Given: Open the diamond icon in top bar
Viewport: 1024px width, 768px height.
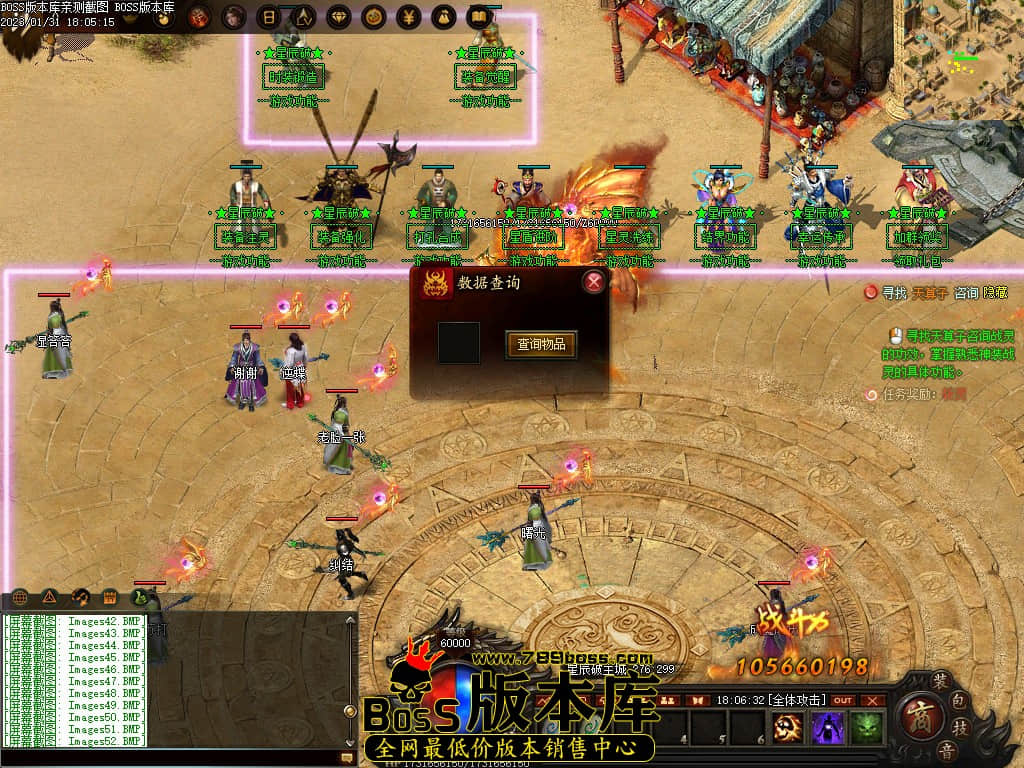Looking at the screenshot, I should (x=338, y=16).
